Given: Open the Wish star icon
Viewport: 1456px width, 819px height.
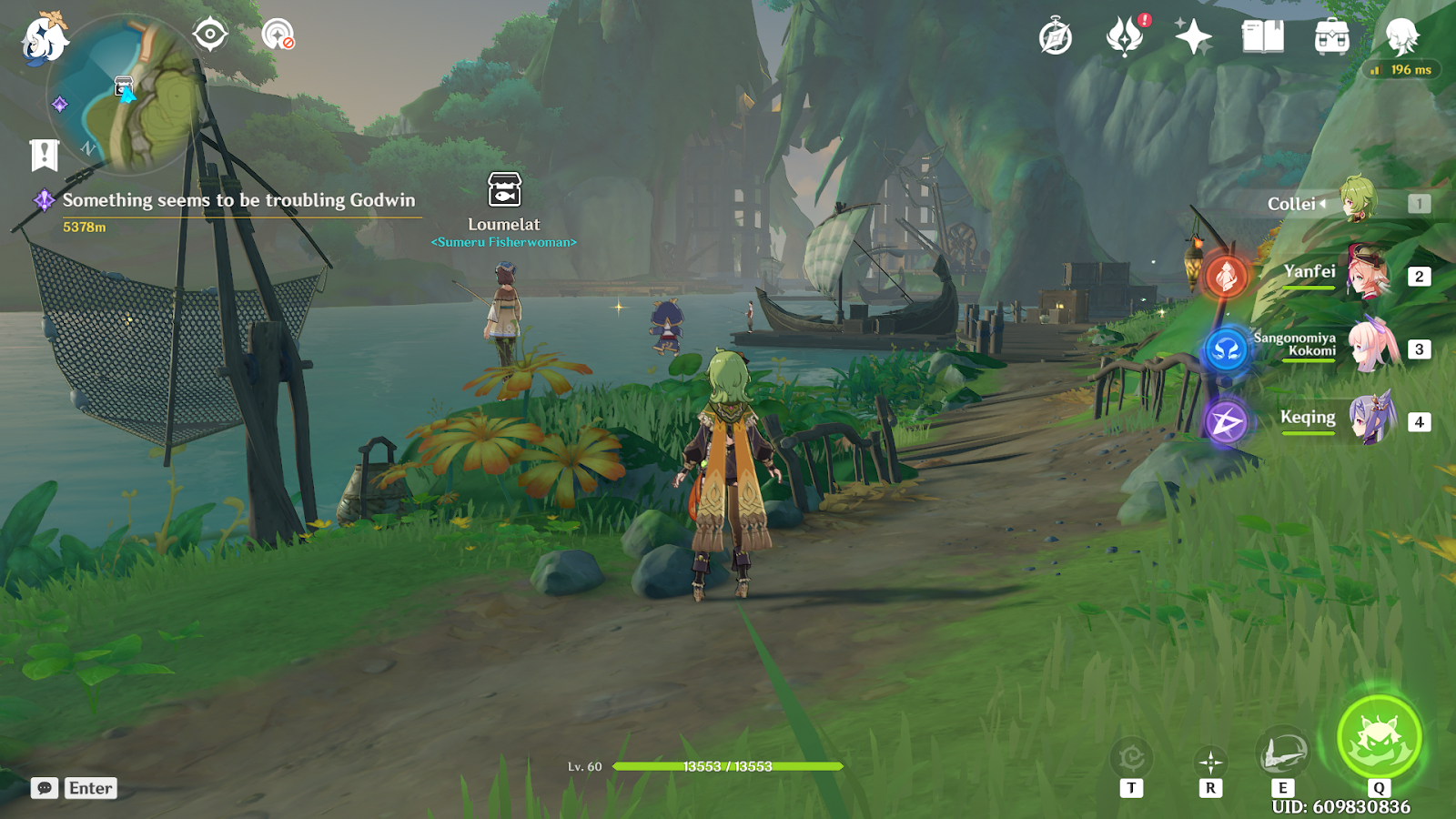Looking at the screenshot, I should pyautogui.click(x=1193, y=37).
